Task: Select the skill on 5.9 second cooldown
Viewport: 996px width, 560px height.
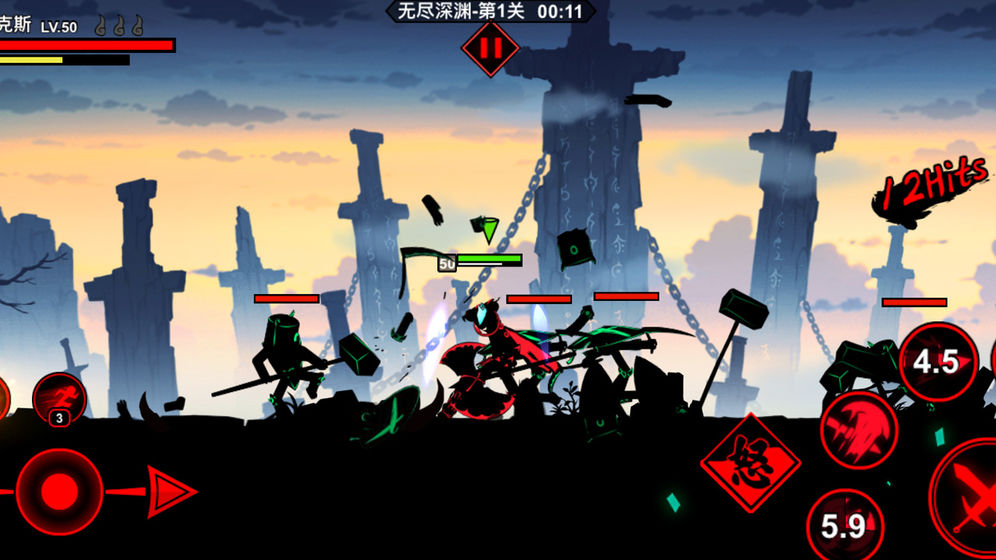Action: (844, 524)
